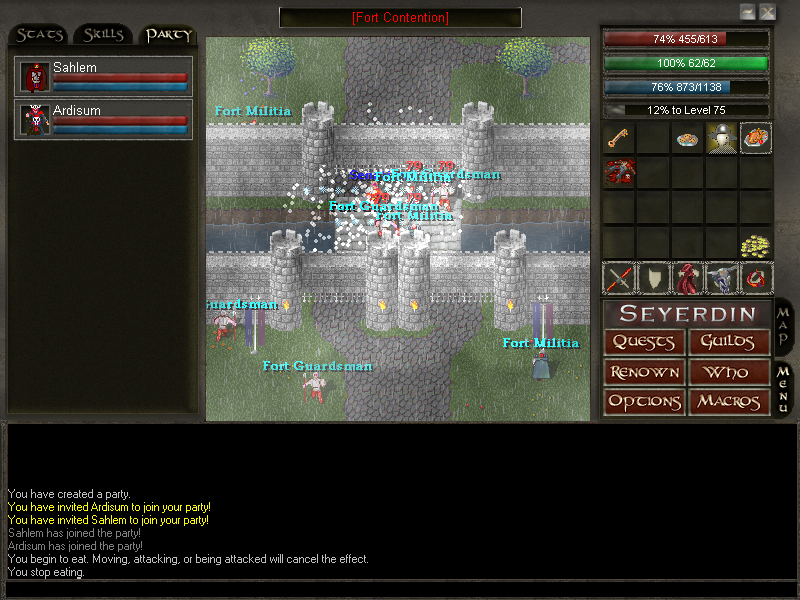
Task: Open the Renown panel
Action: click(645, 372)
